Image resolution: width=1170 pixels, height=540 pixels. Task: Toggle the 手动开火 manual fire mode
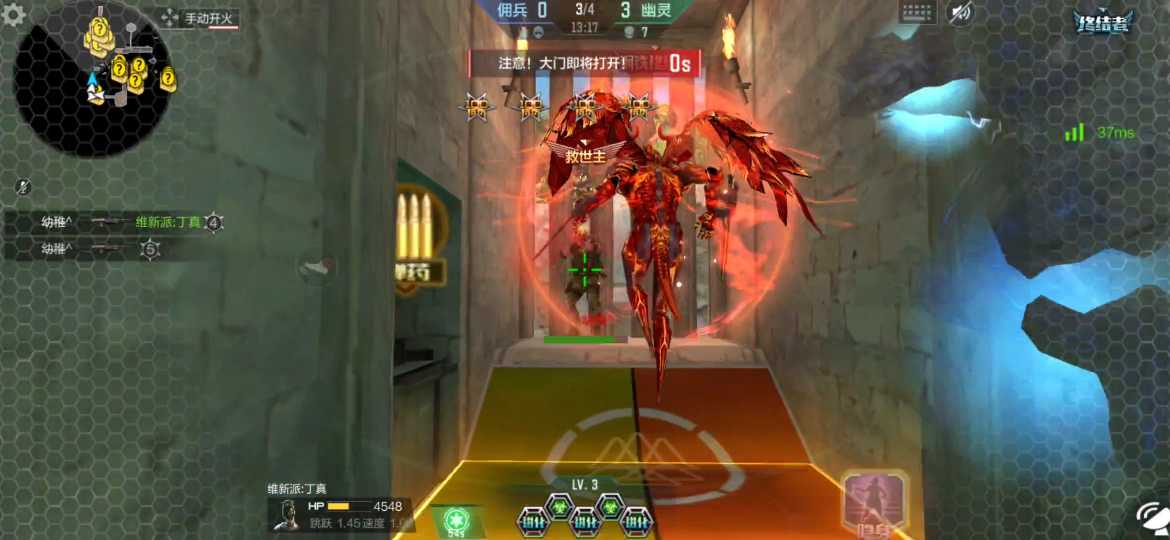[x=198, y=19]
